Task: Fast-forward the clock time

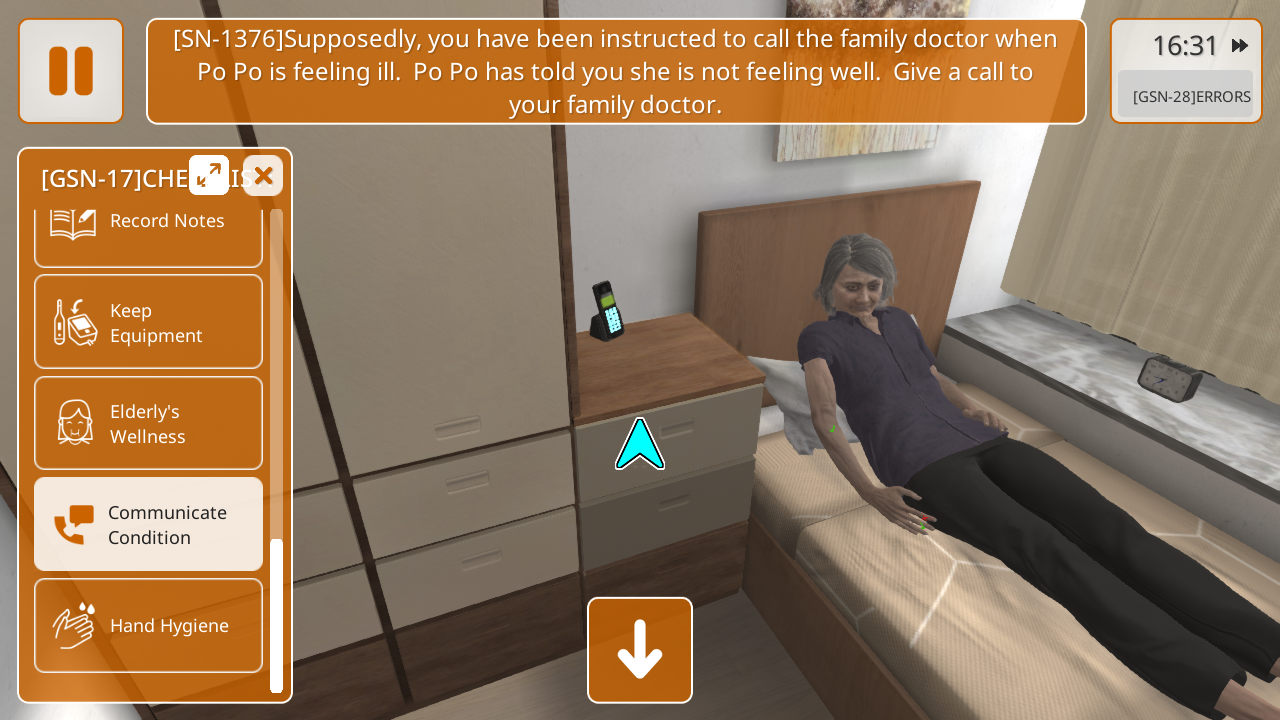Action: coord(1240,45)
